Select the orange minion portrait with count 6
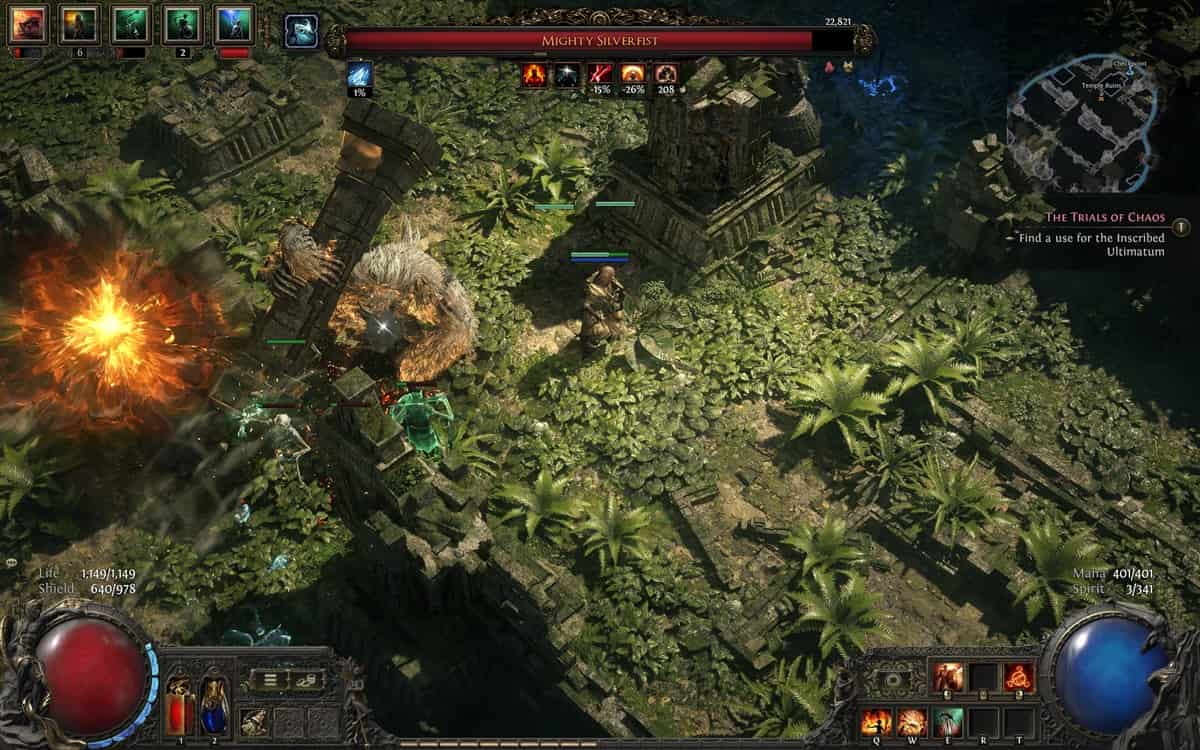This screenshot has height=750, width=1200. click(79, 25)
